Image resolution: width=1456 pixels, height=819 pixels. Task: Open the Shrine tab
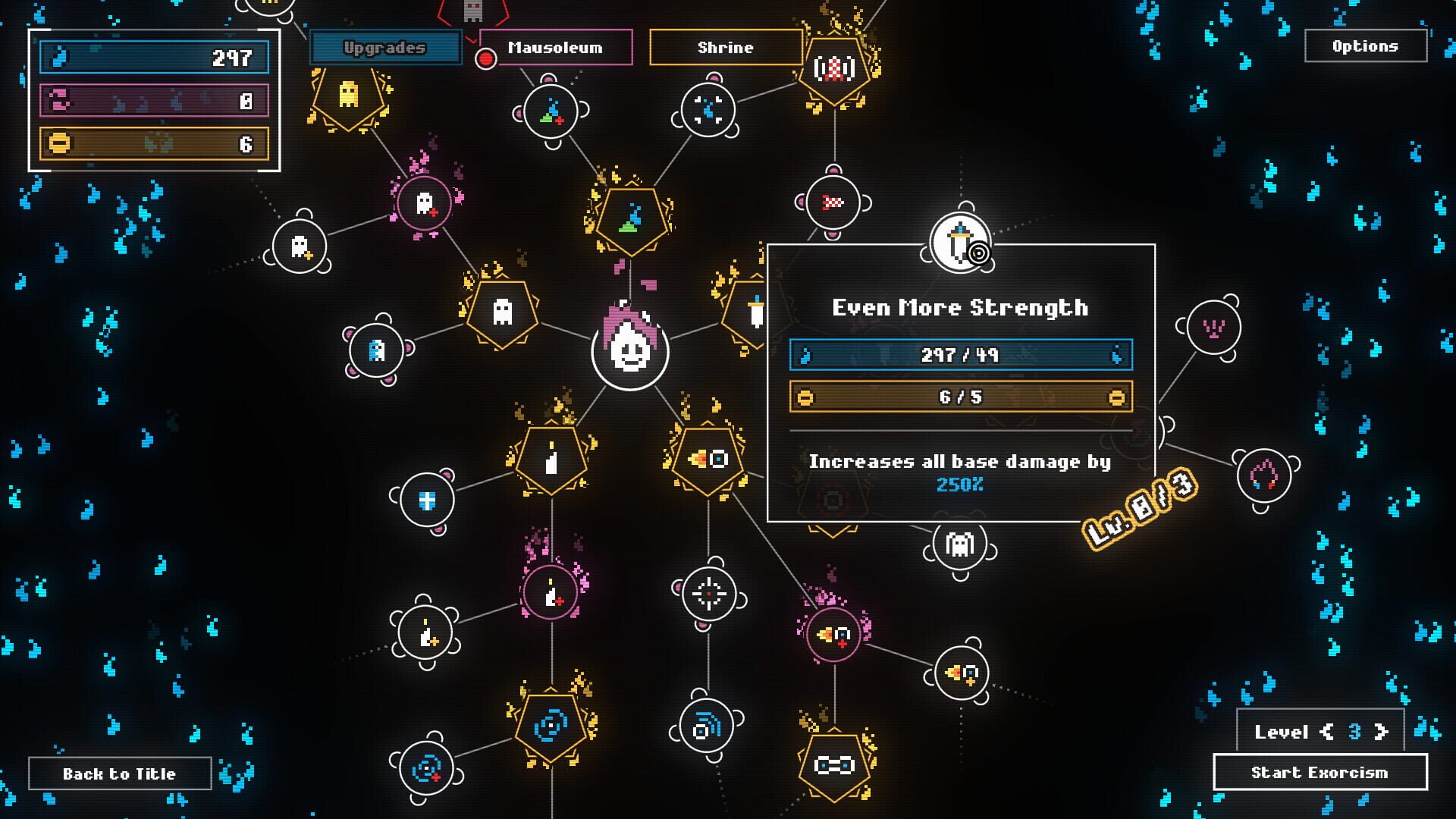coord(725,48)
